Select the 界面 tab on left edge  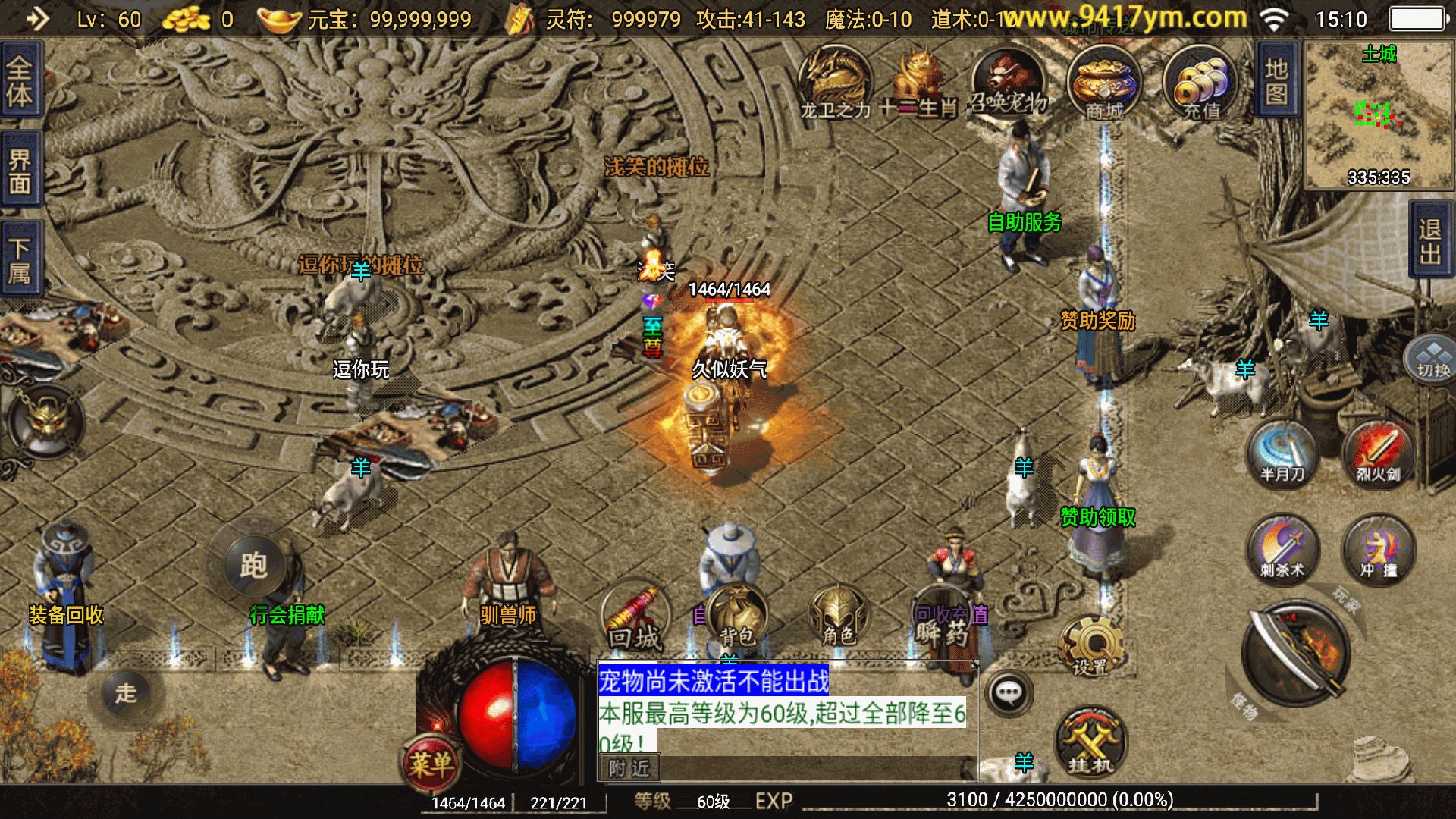pos(20,171)
